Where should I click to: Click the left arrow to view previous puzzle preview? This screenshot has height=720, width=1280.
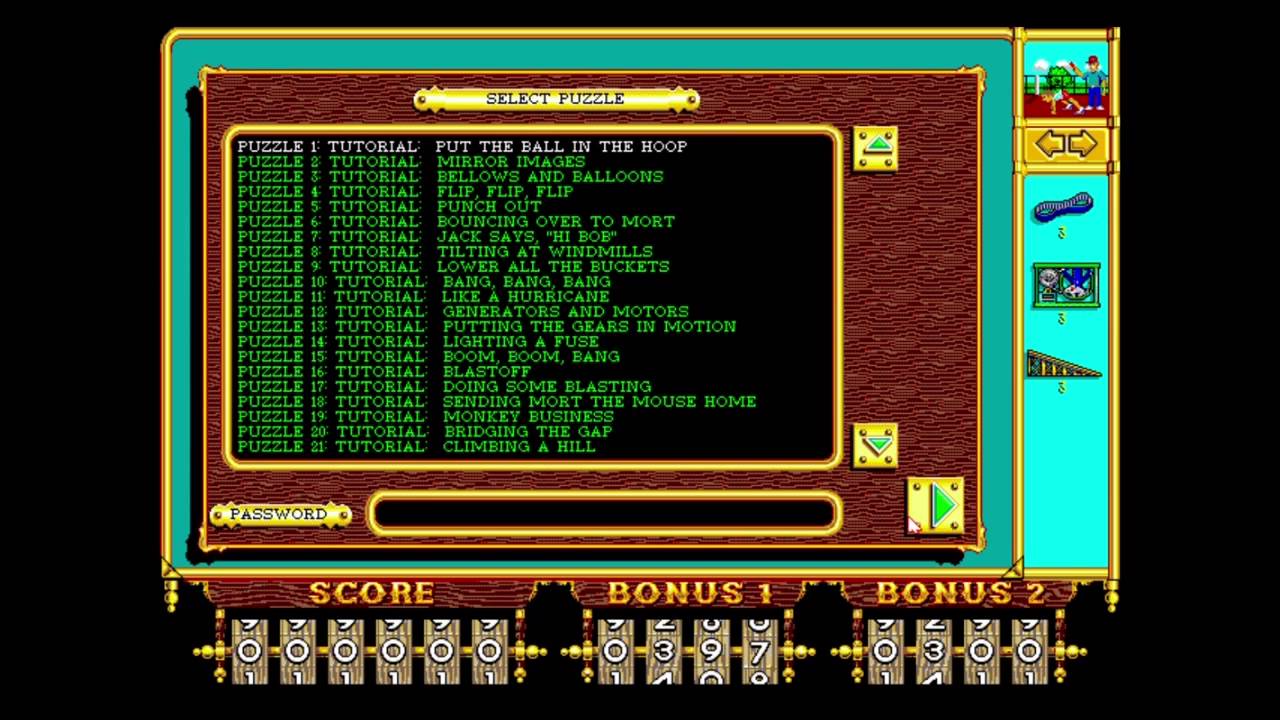1050,143
